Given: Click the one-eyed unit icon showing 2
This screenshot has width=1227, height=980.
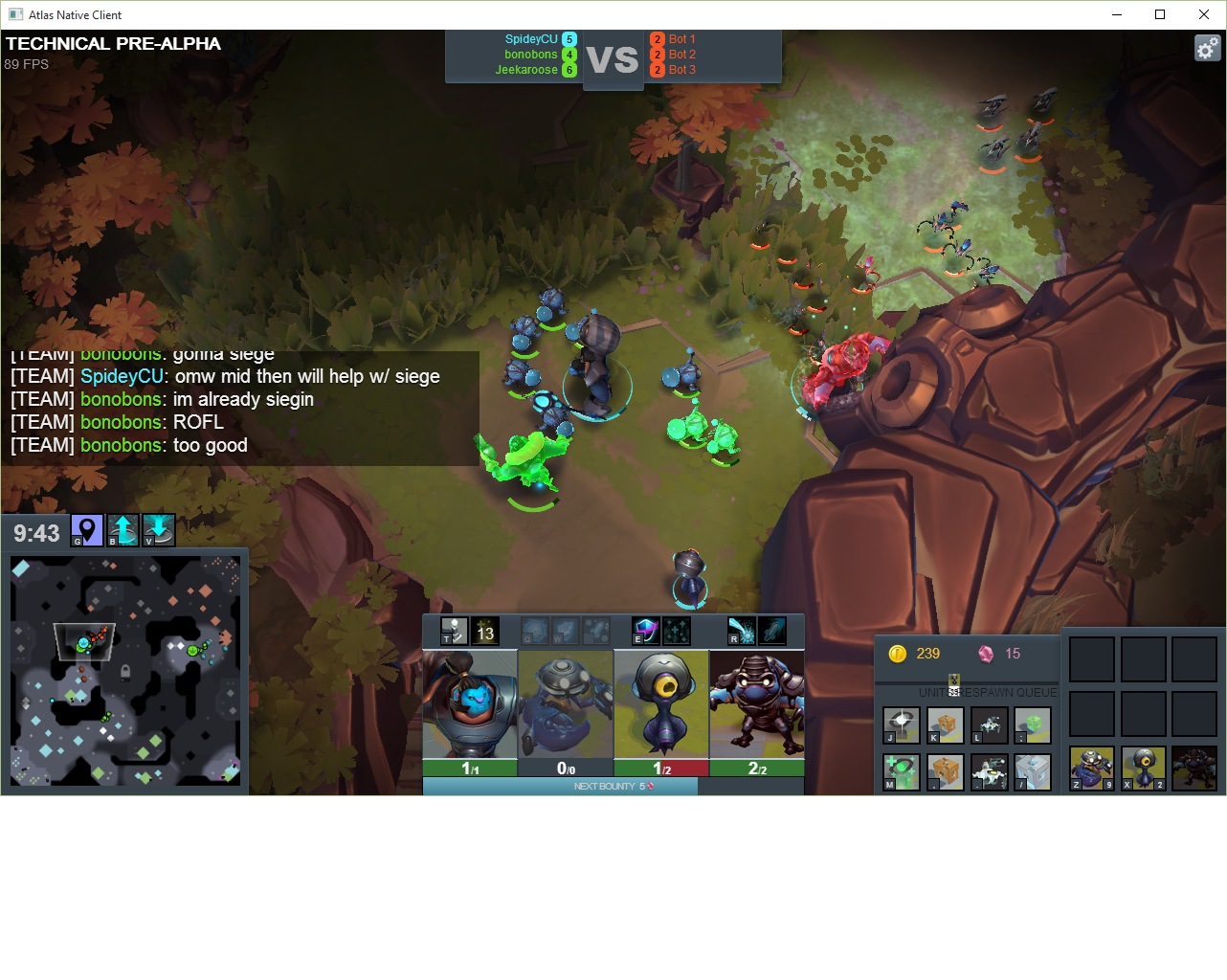Looking at the screenshot, I should (1144, 768).
